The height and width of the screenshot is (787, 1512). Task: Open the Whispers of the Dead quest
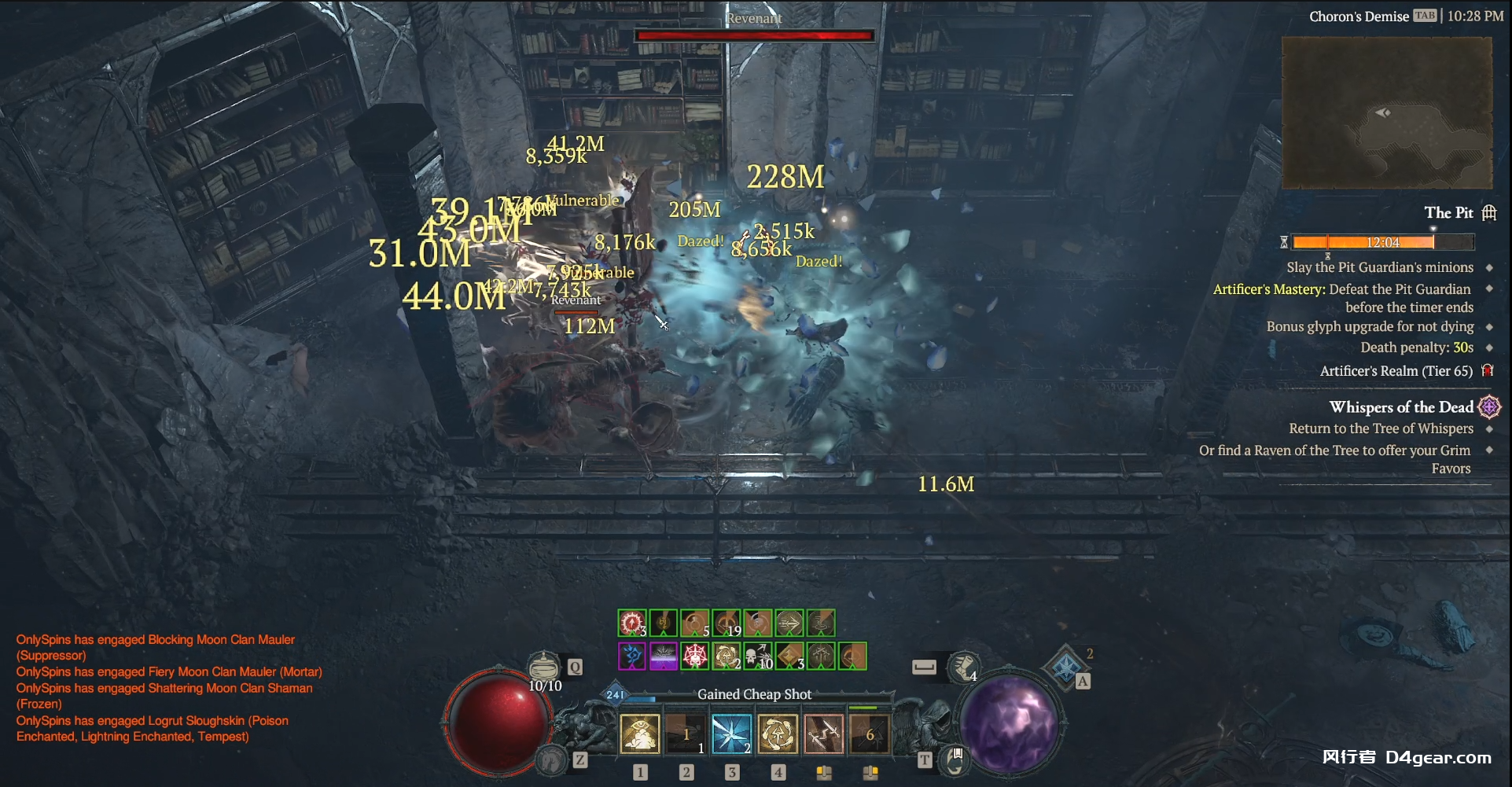click(x=1401, y=407)
